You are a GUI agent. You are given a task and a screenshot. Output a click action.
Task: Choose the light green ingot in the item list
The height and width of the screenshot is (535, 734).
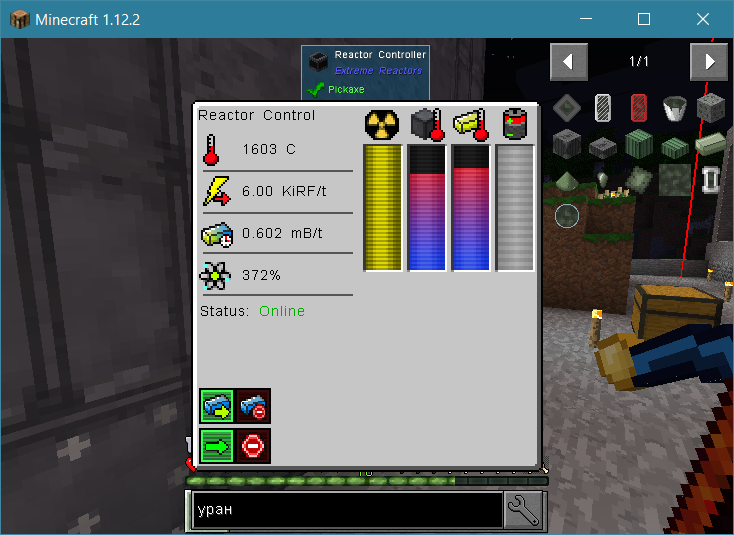click(x=709, y=143)
